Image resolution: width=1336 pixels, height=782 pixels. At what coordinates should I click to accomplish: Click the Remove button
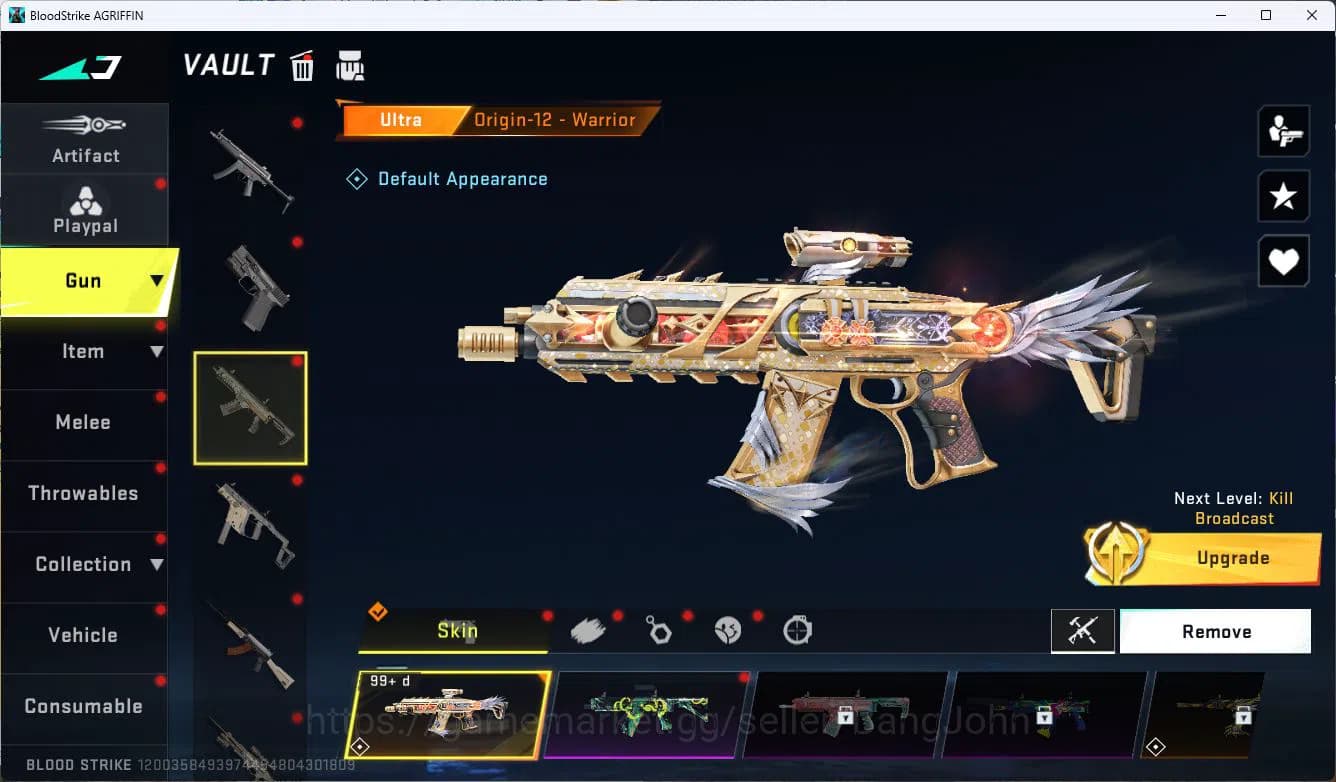click(x=1215, y=631)
